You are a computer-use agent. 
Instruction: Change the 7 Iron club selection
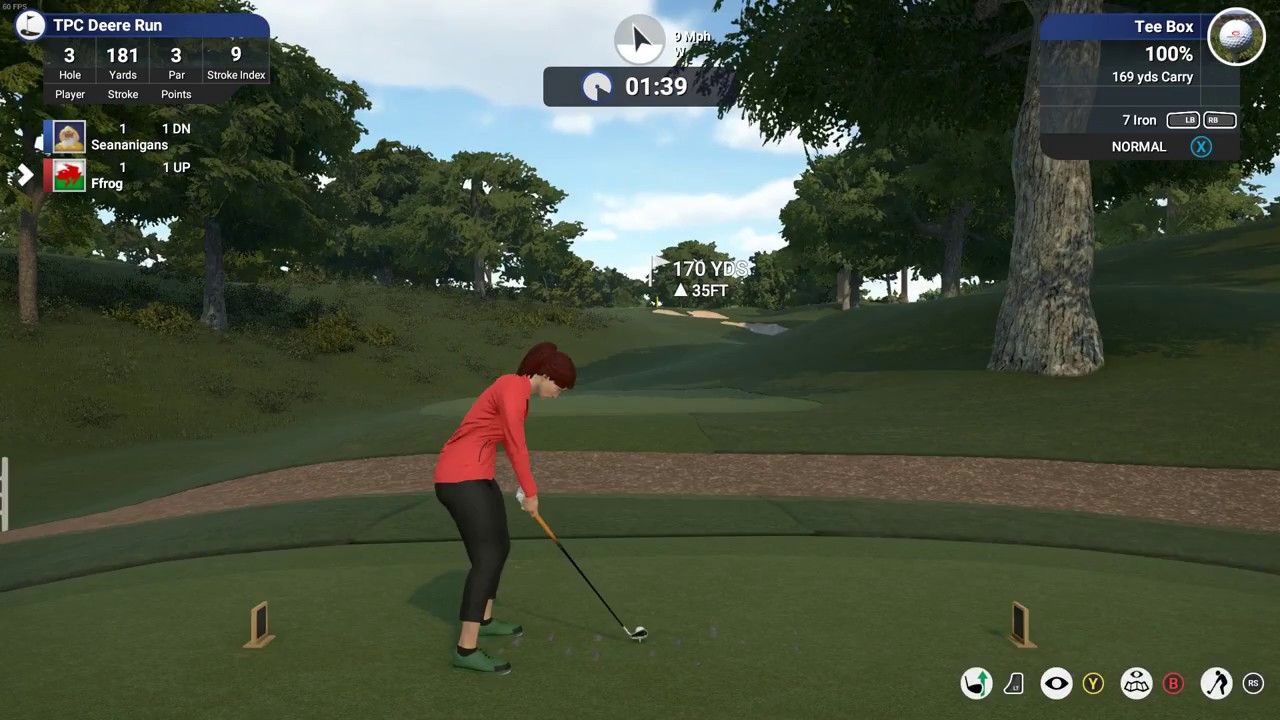(x=1139, y=120)
